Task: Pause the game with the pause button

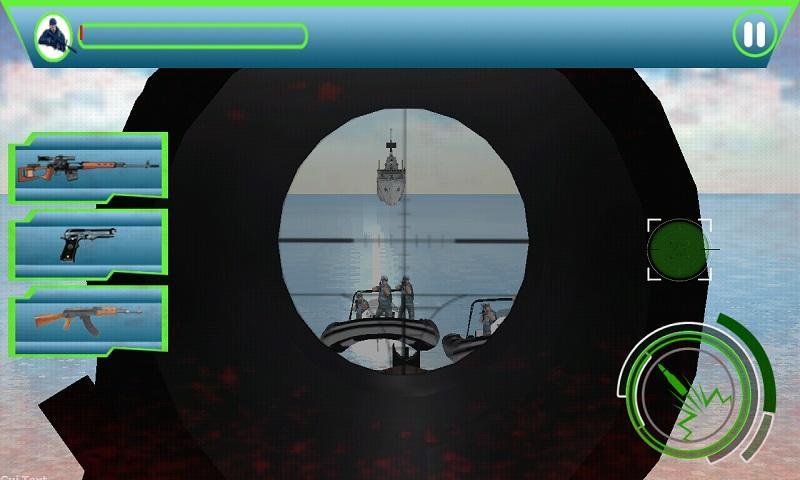Action: click(754, 35)
